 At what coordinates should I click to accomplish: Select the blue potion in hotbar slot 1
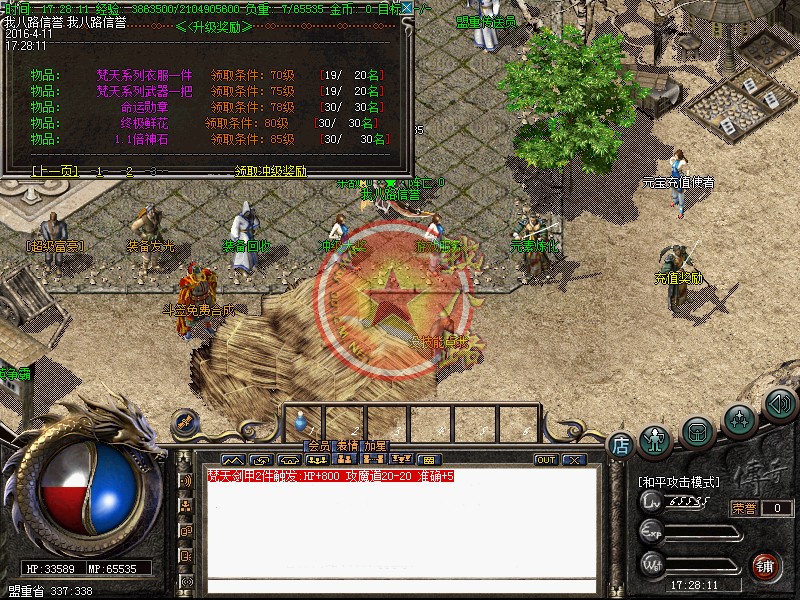(304, 421)
